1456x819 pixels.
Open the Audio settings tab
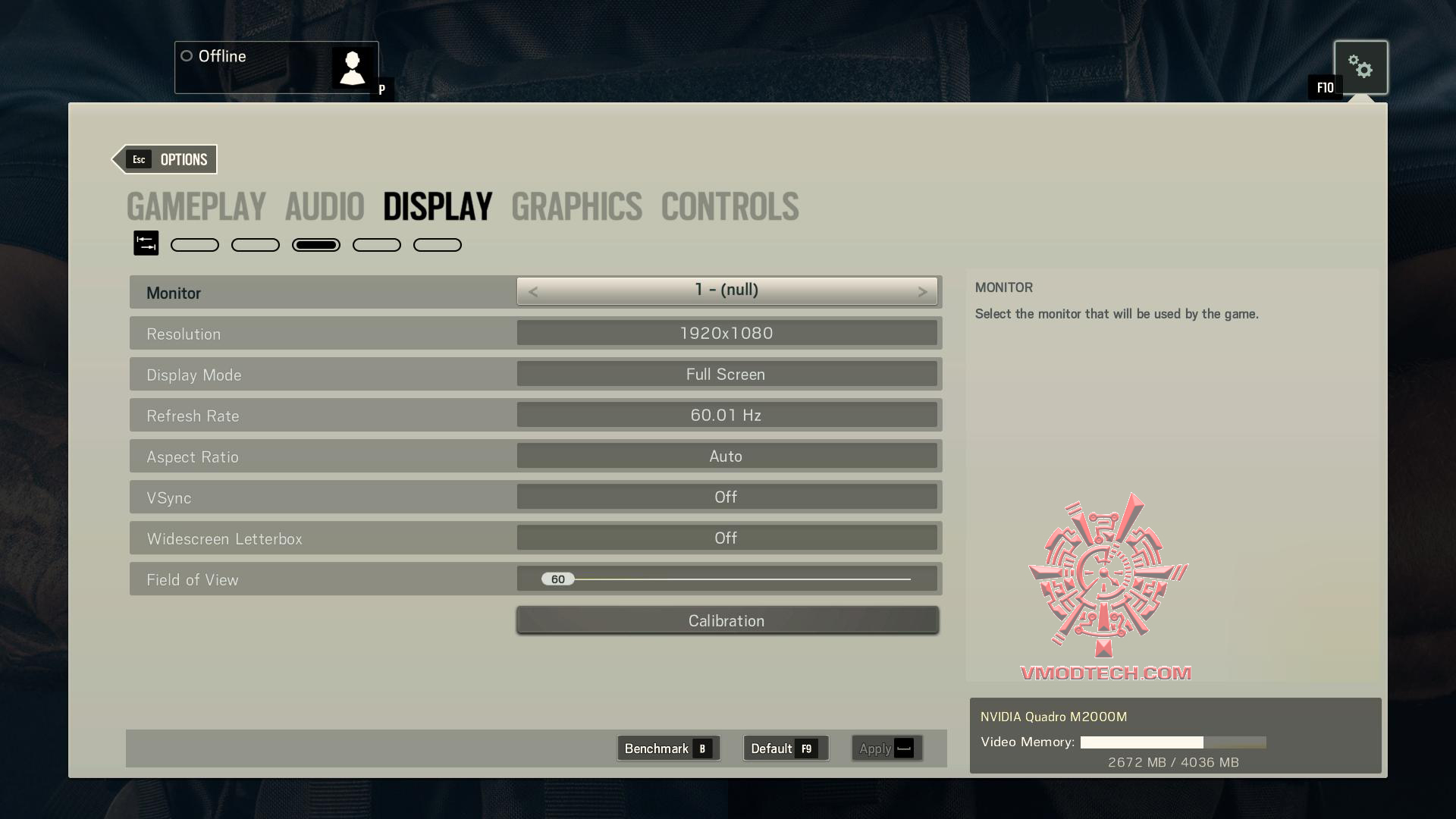pyautogui.click(x=325, y=207)
